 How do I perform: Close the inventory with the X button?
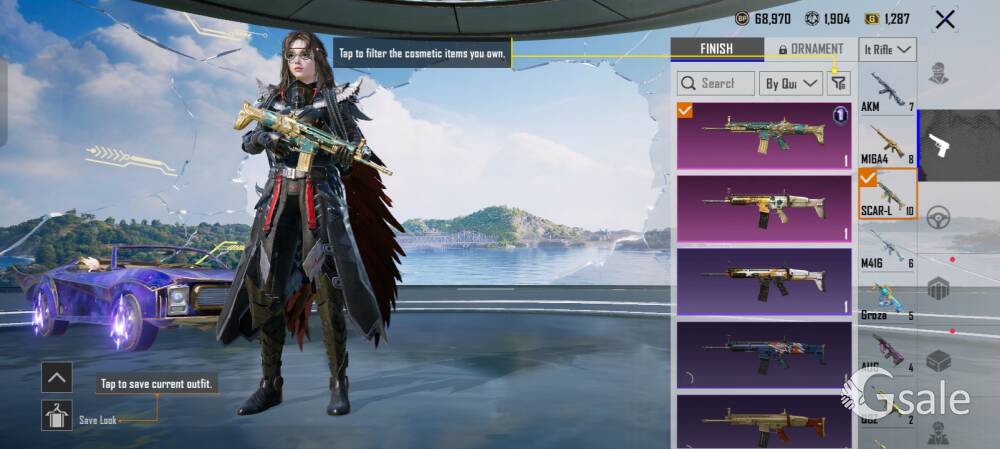pos(944,19)
